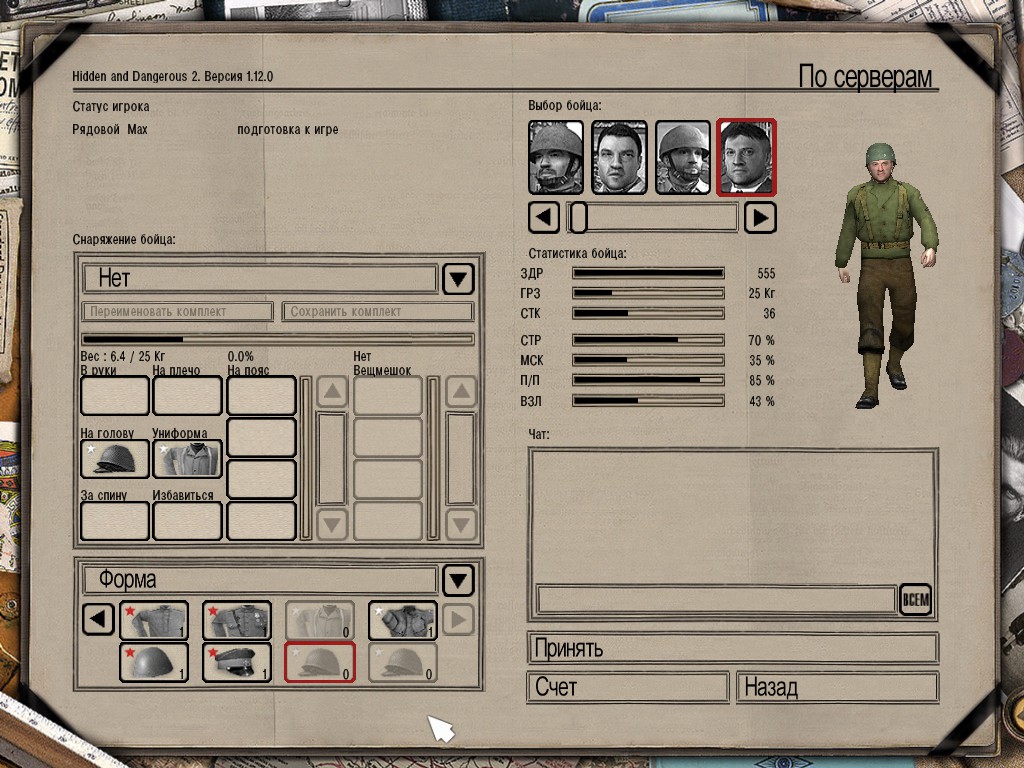This screenshot has width=1024, height=768.
Task: Choose the red-highlighted helmet item slot
Action: click(320, 662)
